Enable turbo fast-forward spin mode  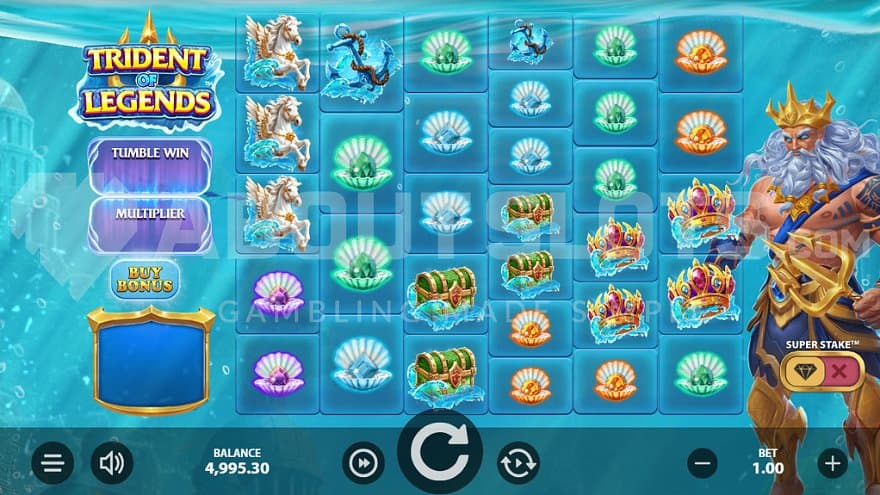(363, 463)
